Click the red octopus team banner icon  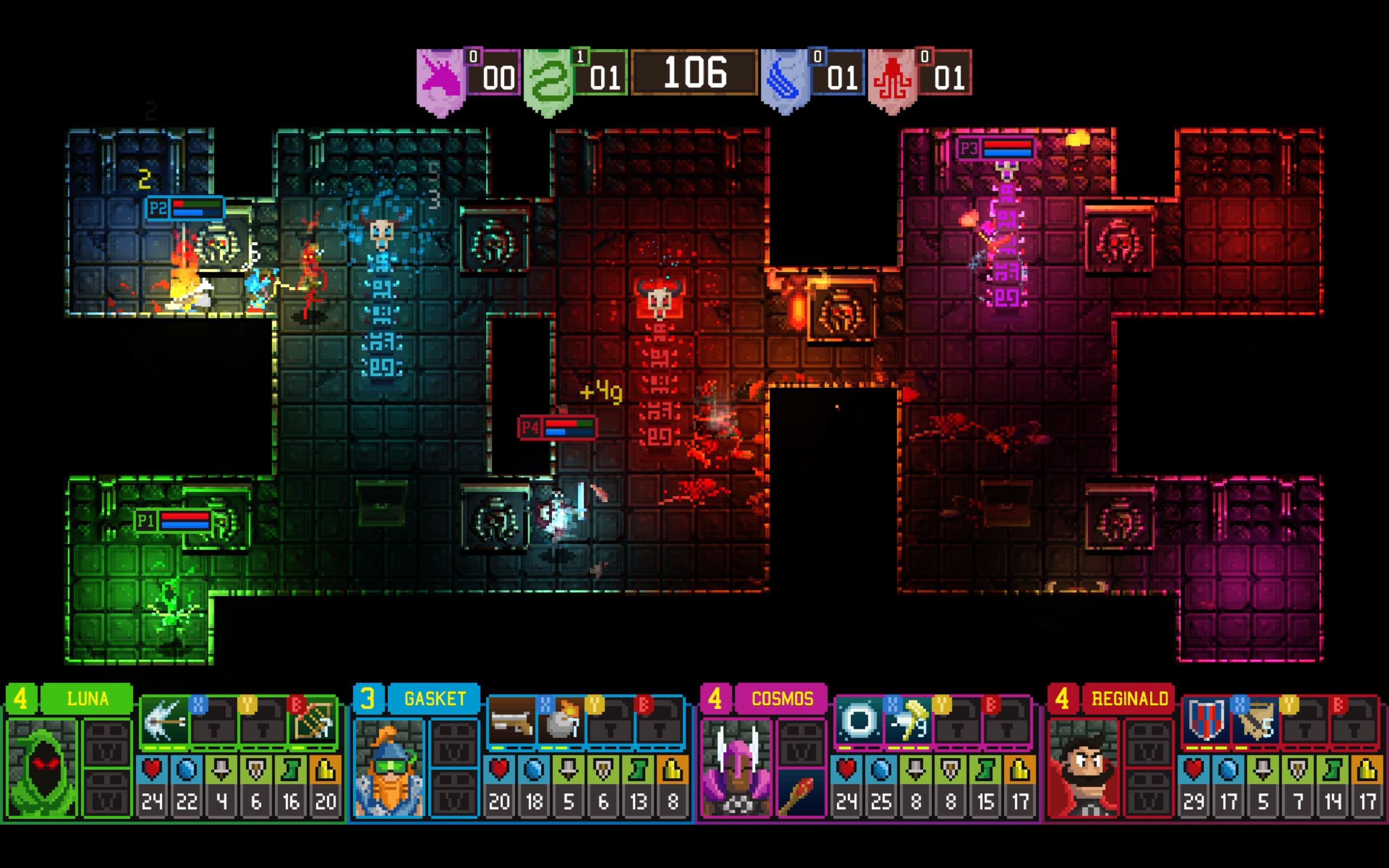tap(891, 73)
